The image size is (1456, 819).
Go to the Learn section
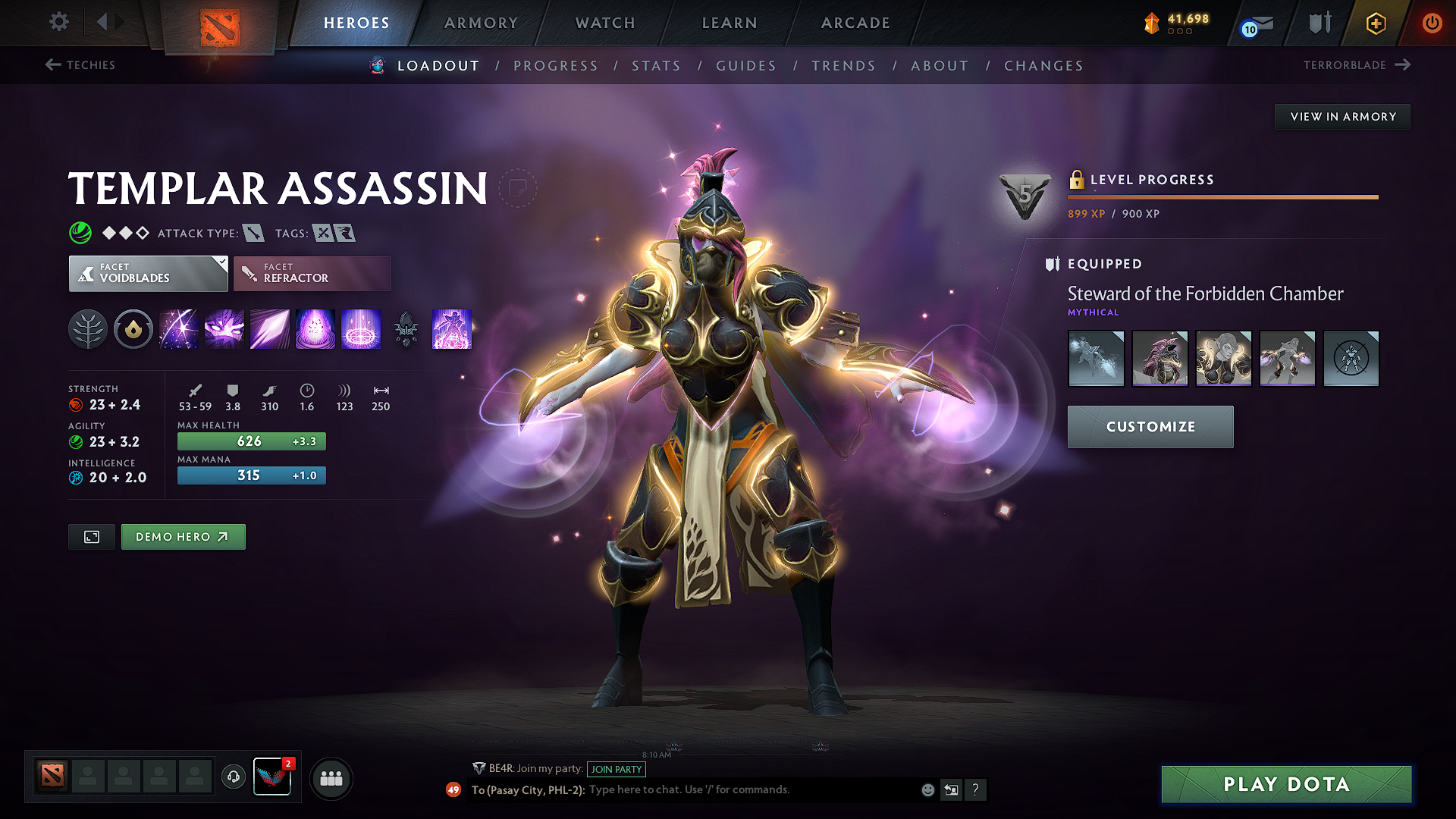(x=730, y=23)
